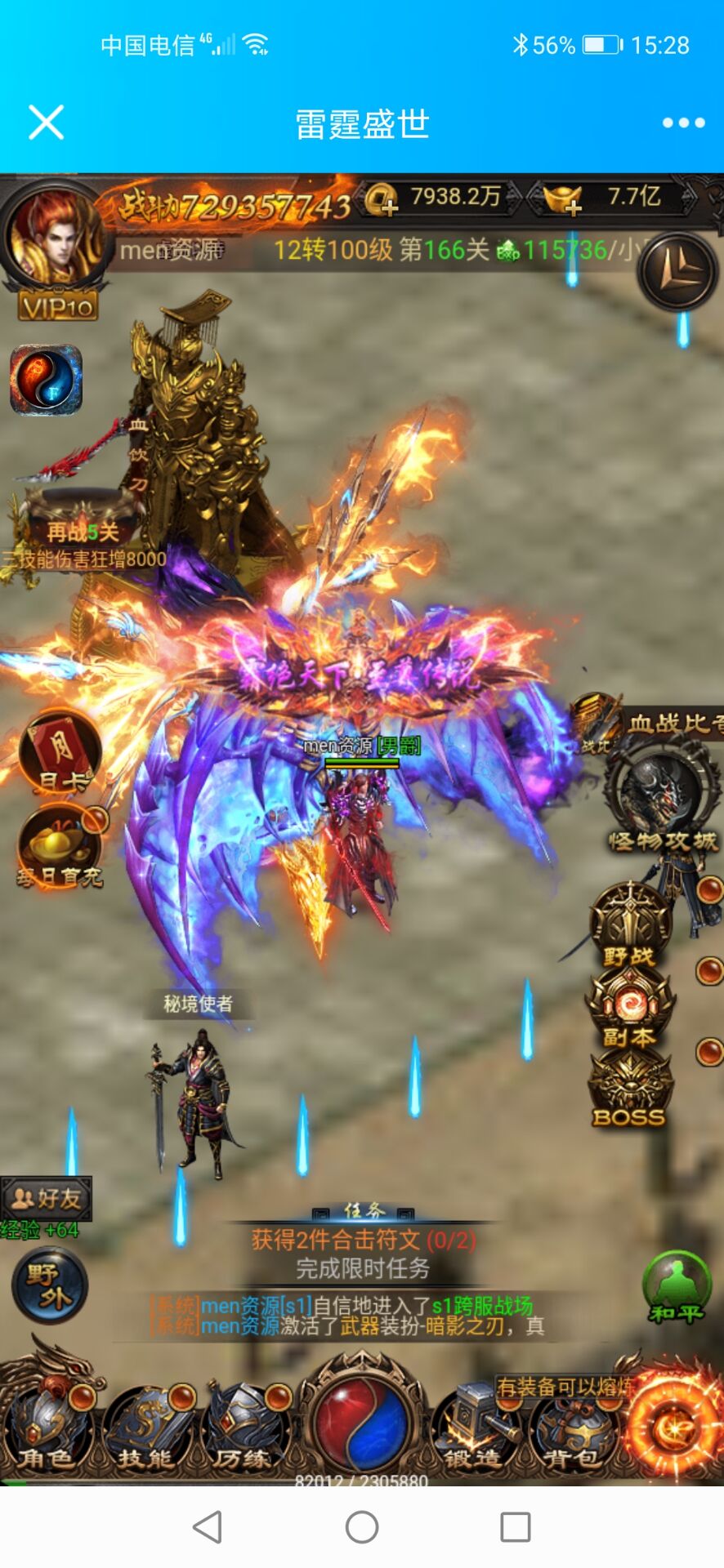Open the 副本 dungeon menu
This screenshot has width=724, height=1568.
[629, 1009]
